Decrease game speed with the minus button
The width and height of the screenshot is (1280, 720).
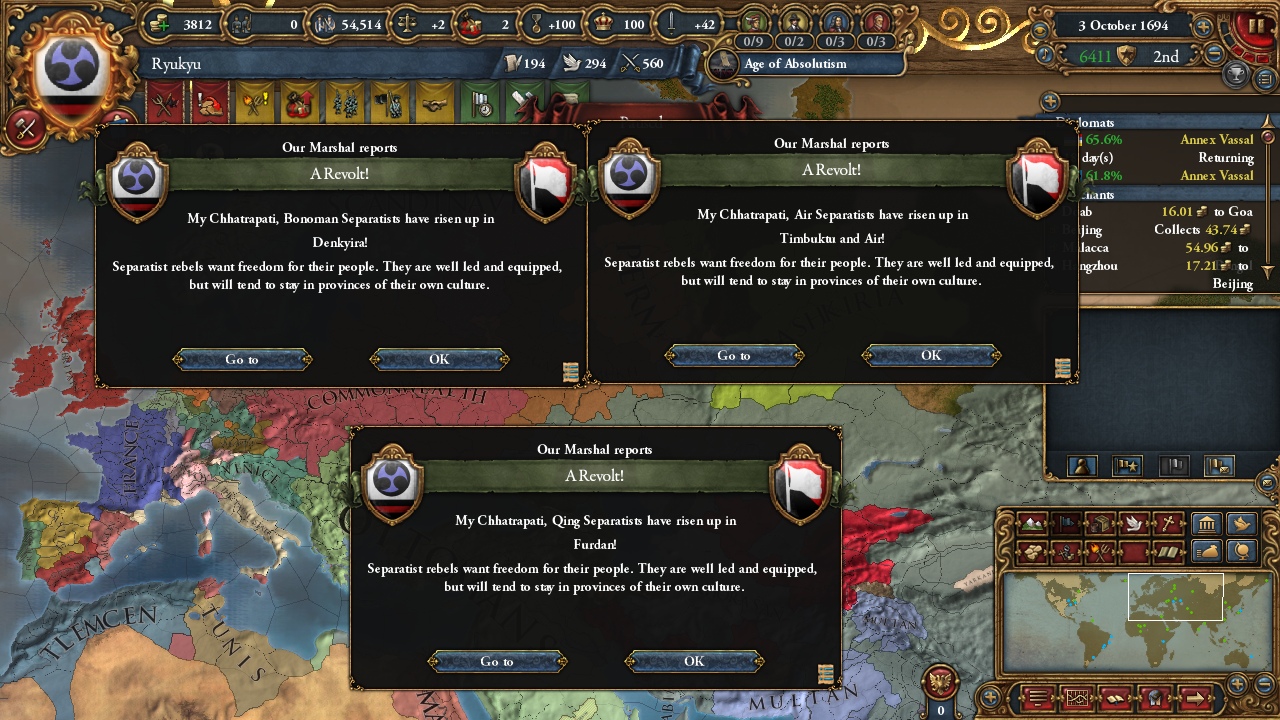tap(1213, 54)
